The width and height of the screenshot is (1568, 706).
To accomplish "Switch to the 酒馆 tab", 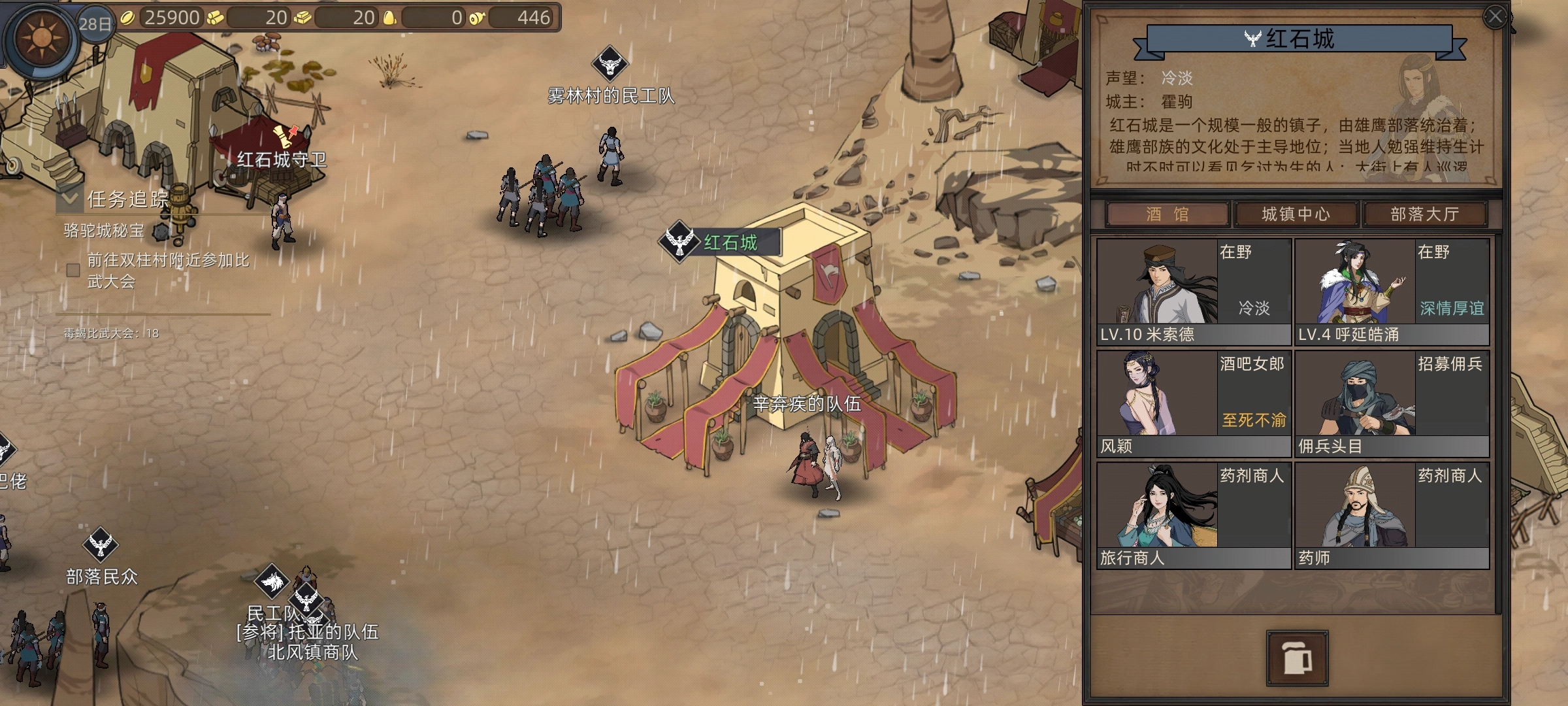I will 1167,214.
